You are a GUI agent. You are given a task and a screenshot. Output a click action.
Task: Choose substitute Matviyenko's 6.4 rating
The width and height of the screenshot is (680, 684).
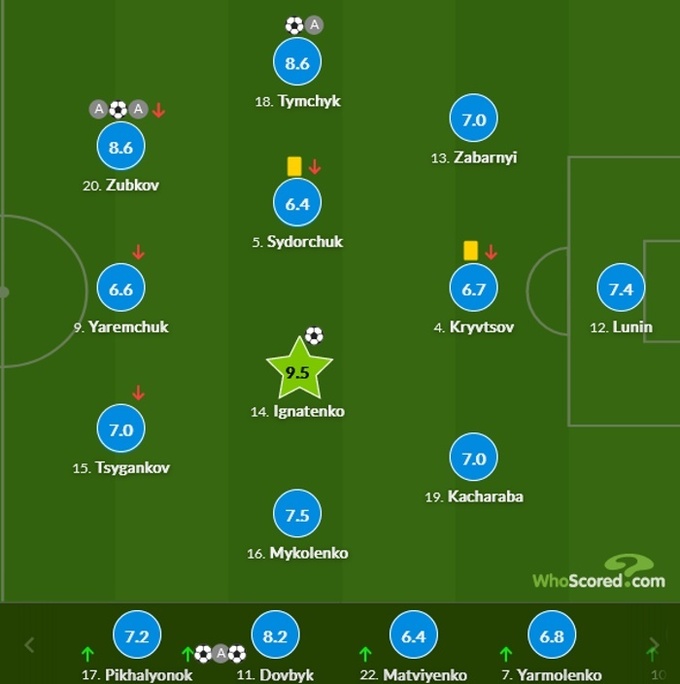[x=413, y=636]
